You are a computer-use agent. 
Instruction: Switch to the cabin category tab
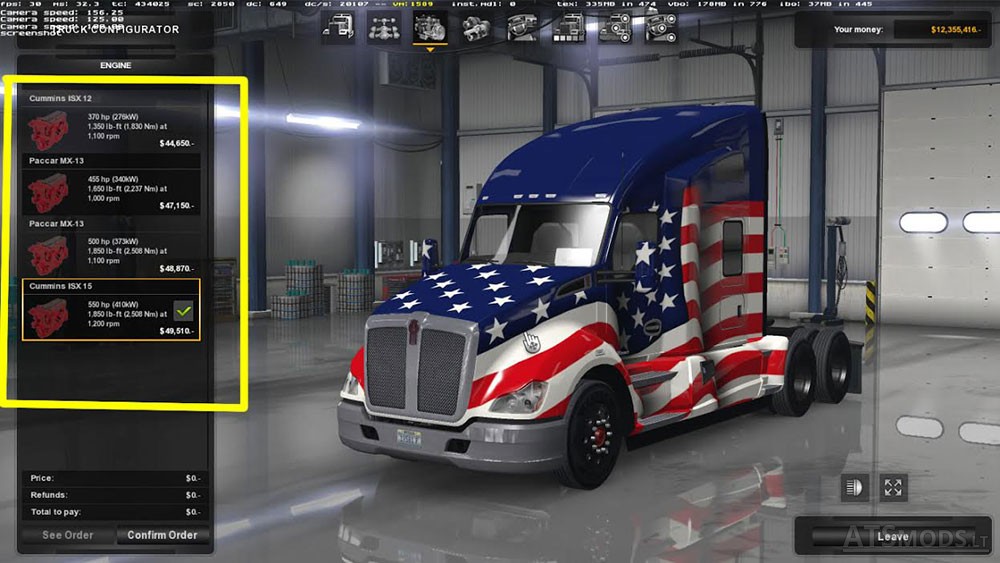coord(337,28)
